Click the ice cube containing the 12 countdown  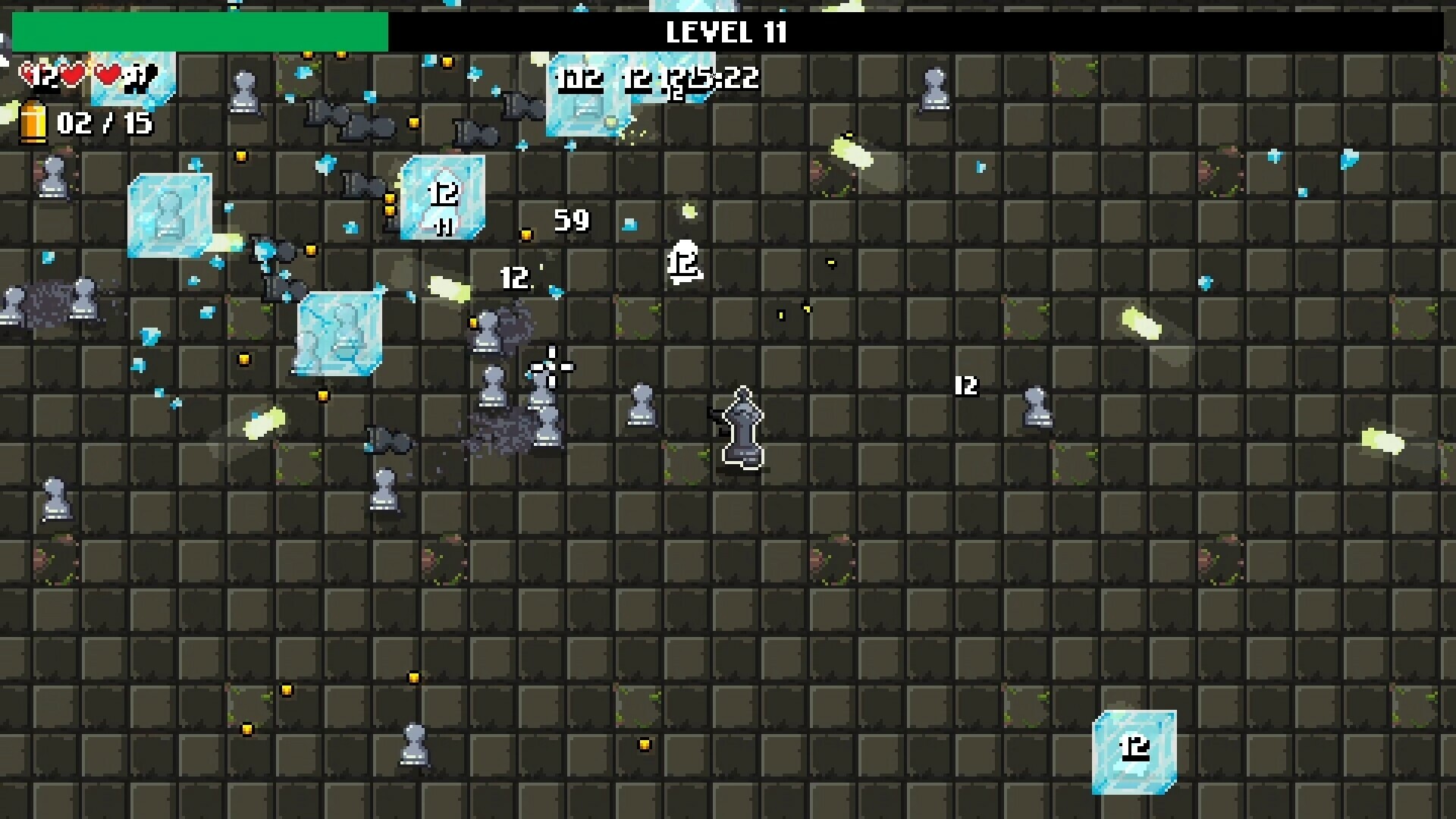point(444,199)
